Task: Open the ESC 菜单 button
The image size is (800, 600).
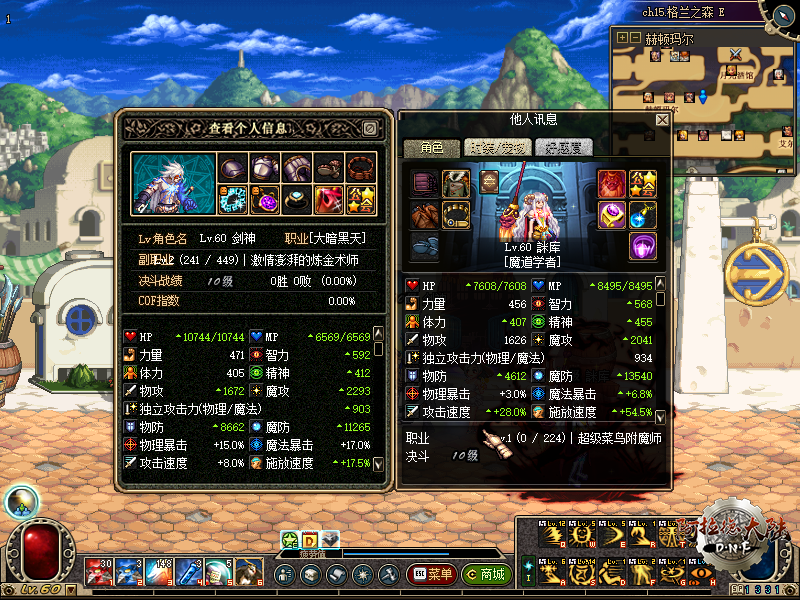Action: click(432, 575)
